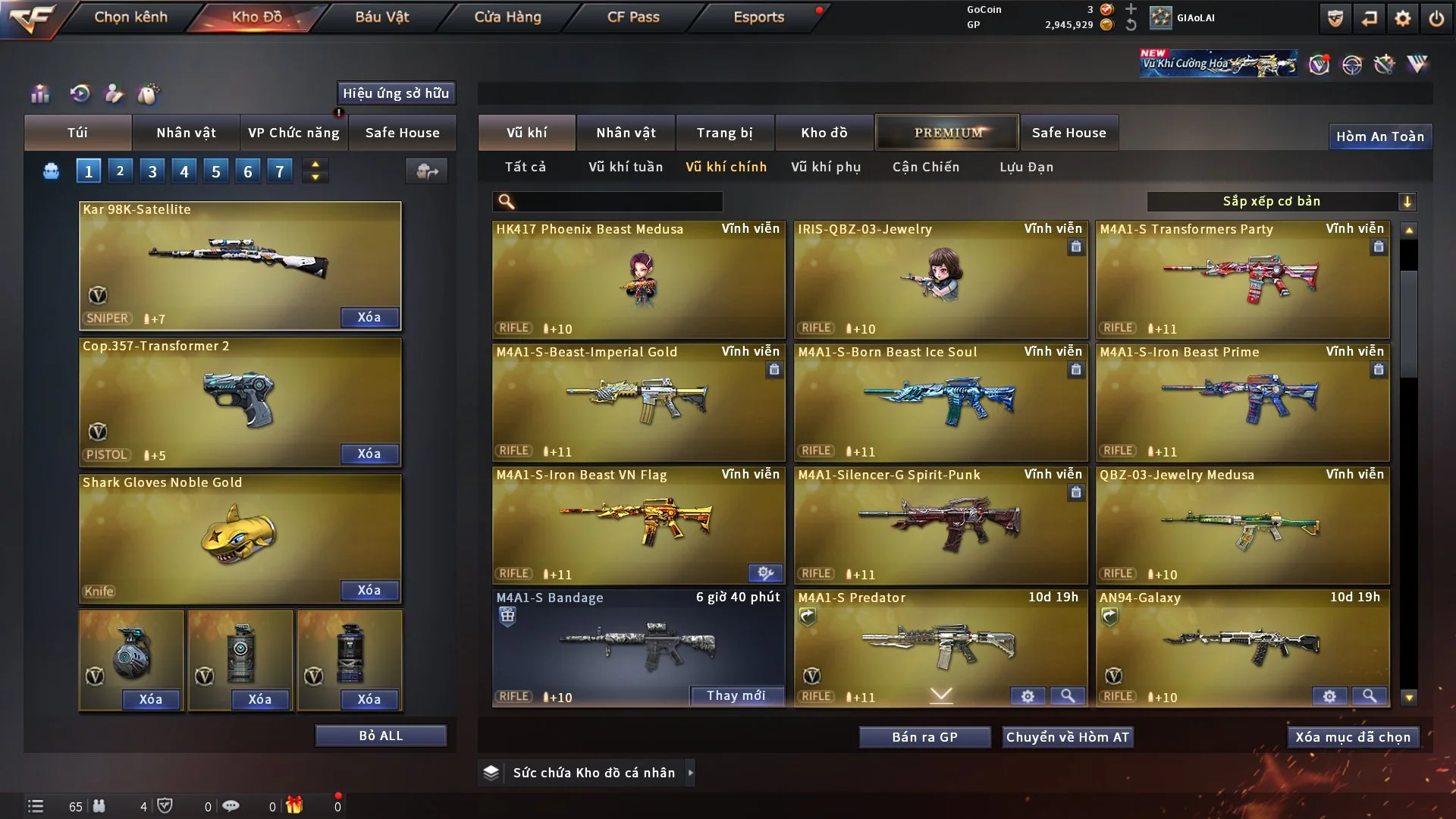
Task: Open the Cửa Hàng shop menu
Action: click(x=507, y=17)
